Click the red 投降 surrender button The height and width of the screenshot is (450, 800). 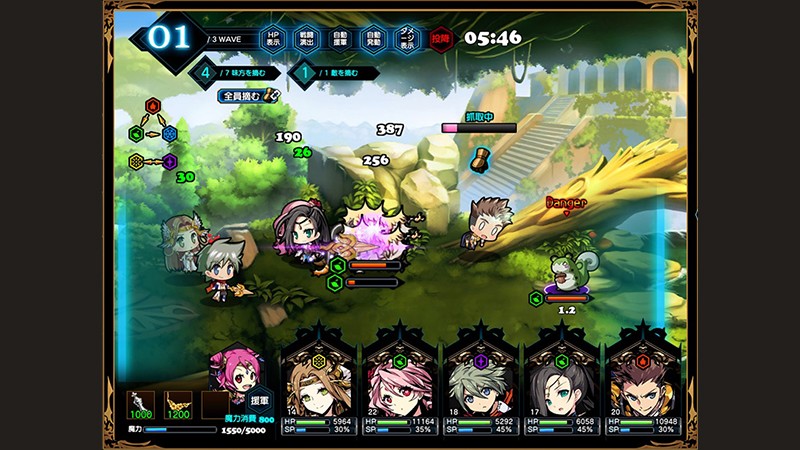[440, 39]
